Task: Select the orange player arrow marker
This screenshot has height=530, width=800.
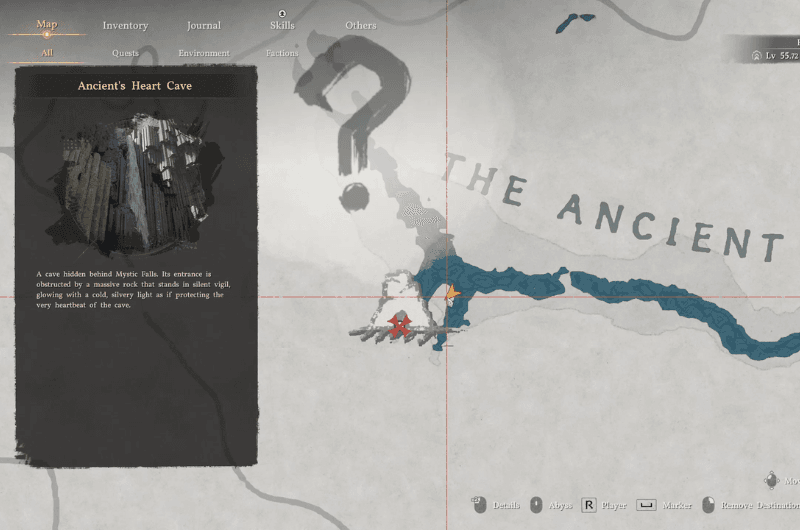Action: [452, 294]
